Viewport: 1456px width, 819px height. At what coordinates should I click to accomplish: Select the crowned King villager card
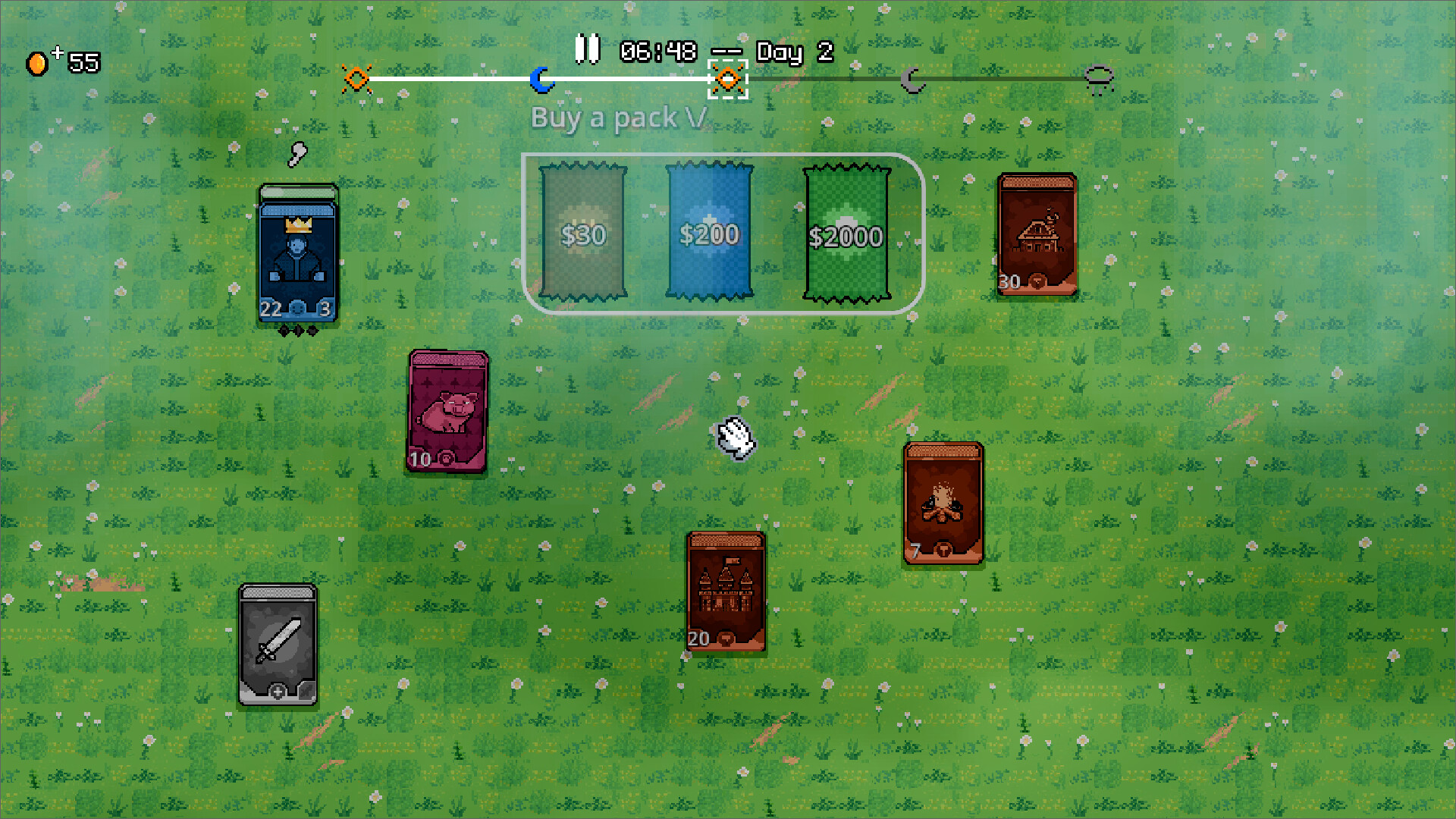click(x=297, y=254)
